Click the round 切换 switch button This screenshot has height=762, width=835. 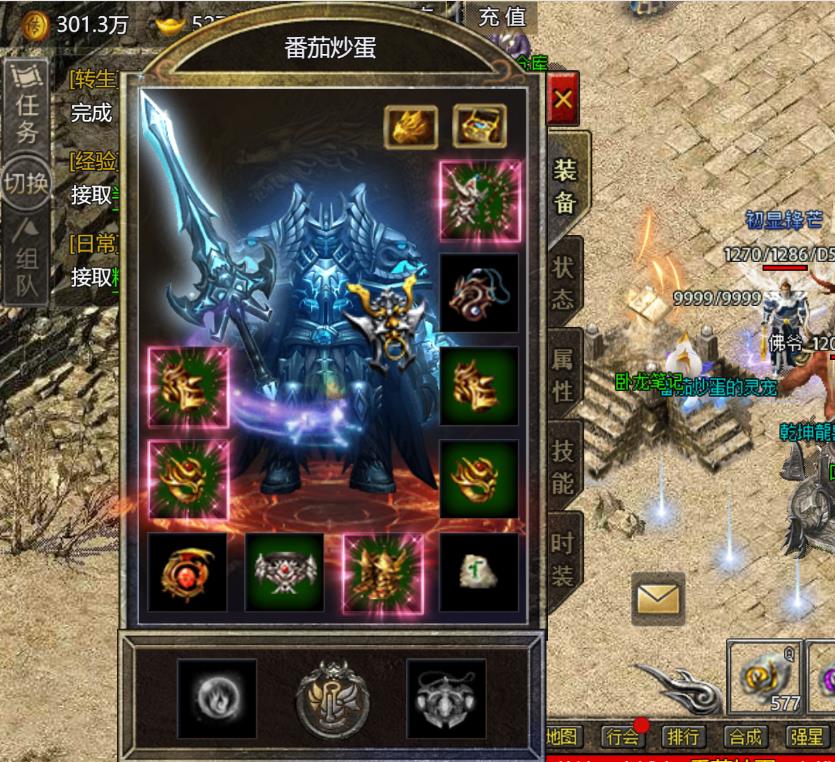point(27,183)
